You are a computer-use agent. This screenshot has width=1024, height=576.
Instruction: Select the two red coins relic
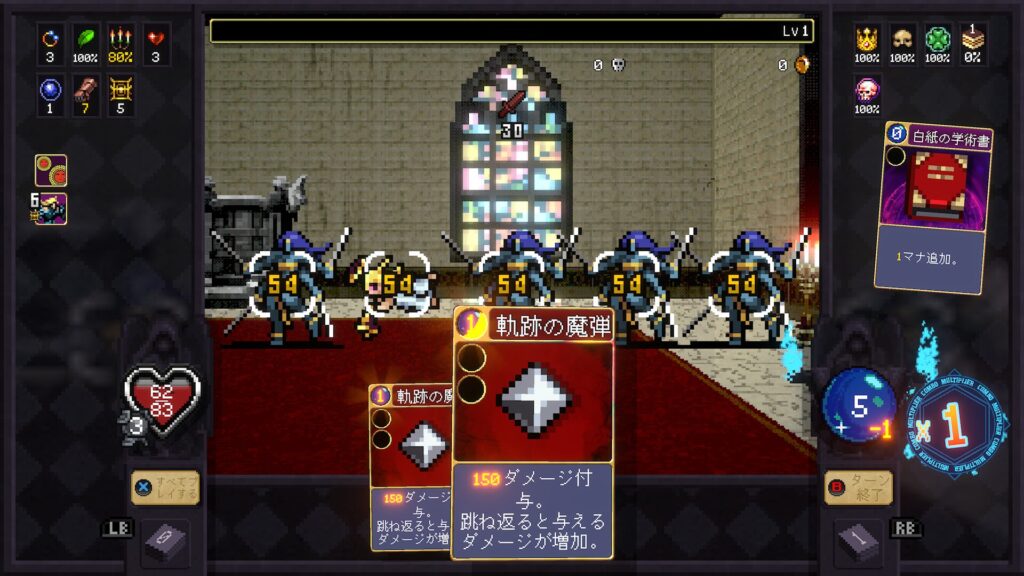pyautogui.click(x=51, y=169)
